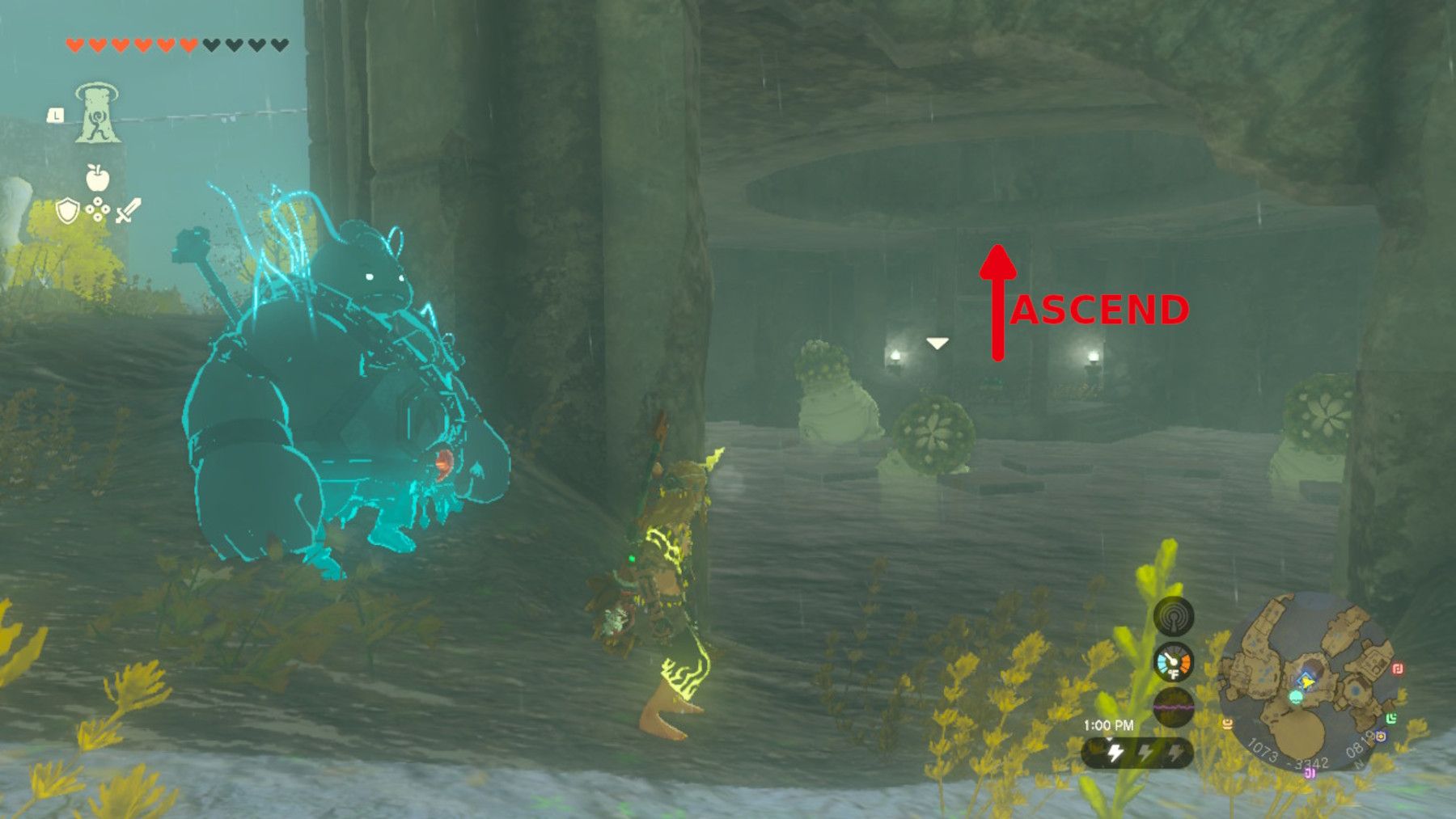Click the third faded battery lightning icon
The image size is (1456, 819).
coord(1177,753)
